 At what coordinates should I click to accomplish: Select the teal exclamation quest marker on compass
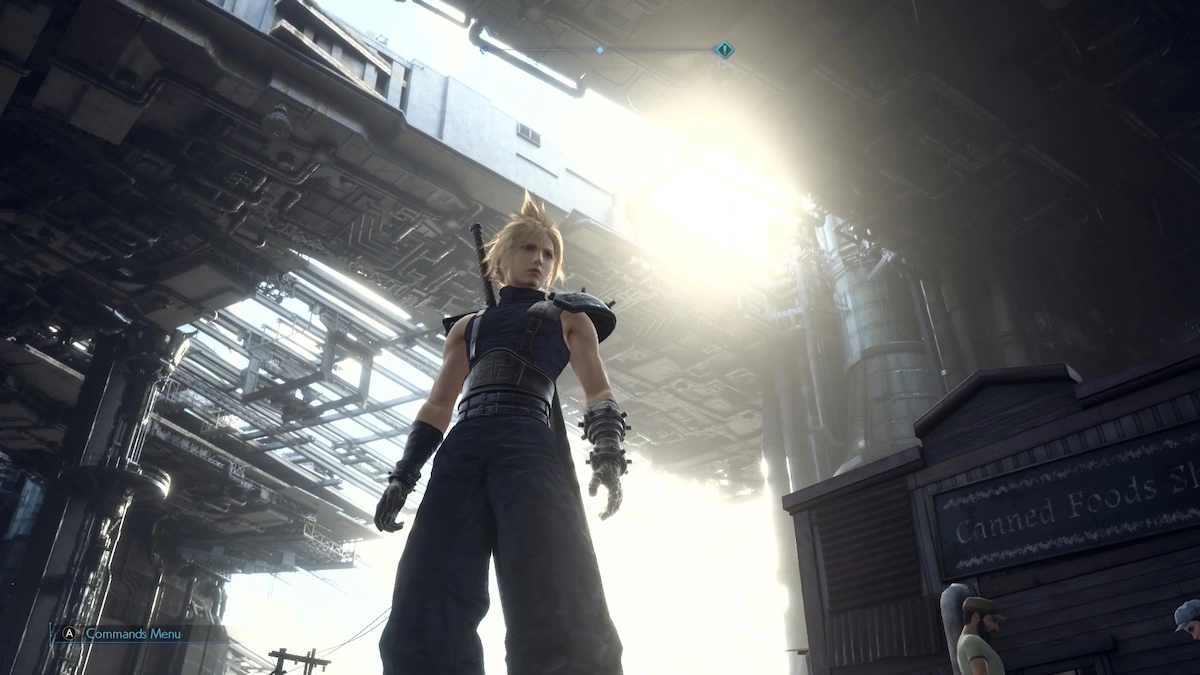(723, 50)
